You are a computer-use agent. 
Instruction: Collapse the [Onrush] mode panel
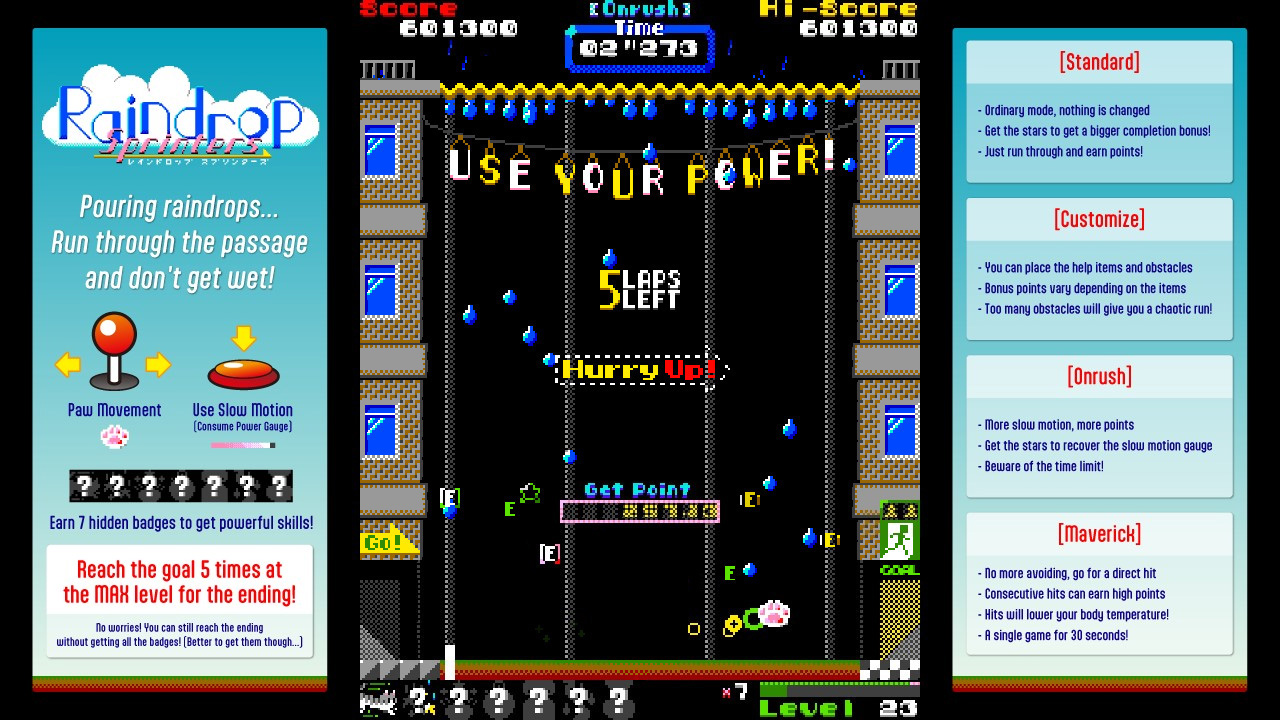point(1099,376)
